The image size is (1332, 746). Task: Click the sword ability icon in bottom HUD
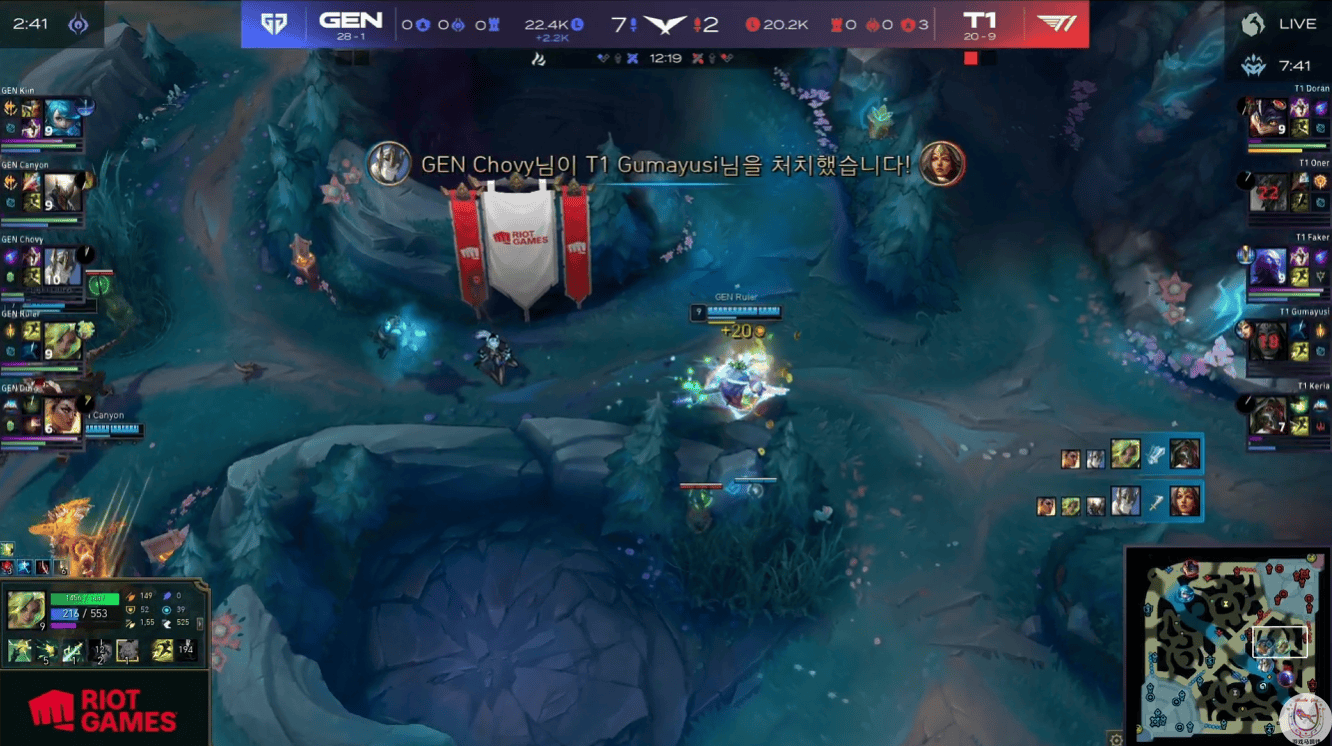[x=73, y=652]
